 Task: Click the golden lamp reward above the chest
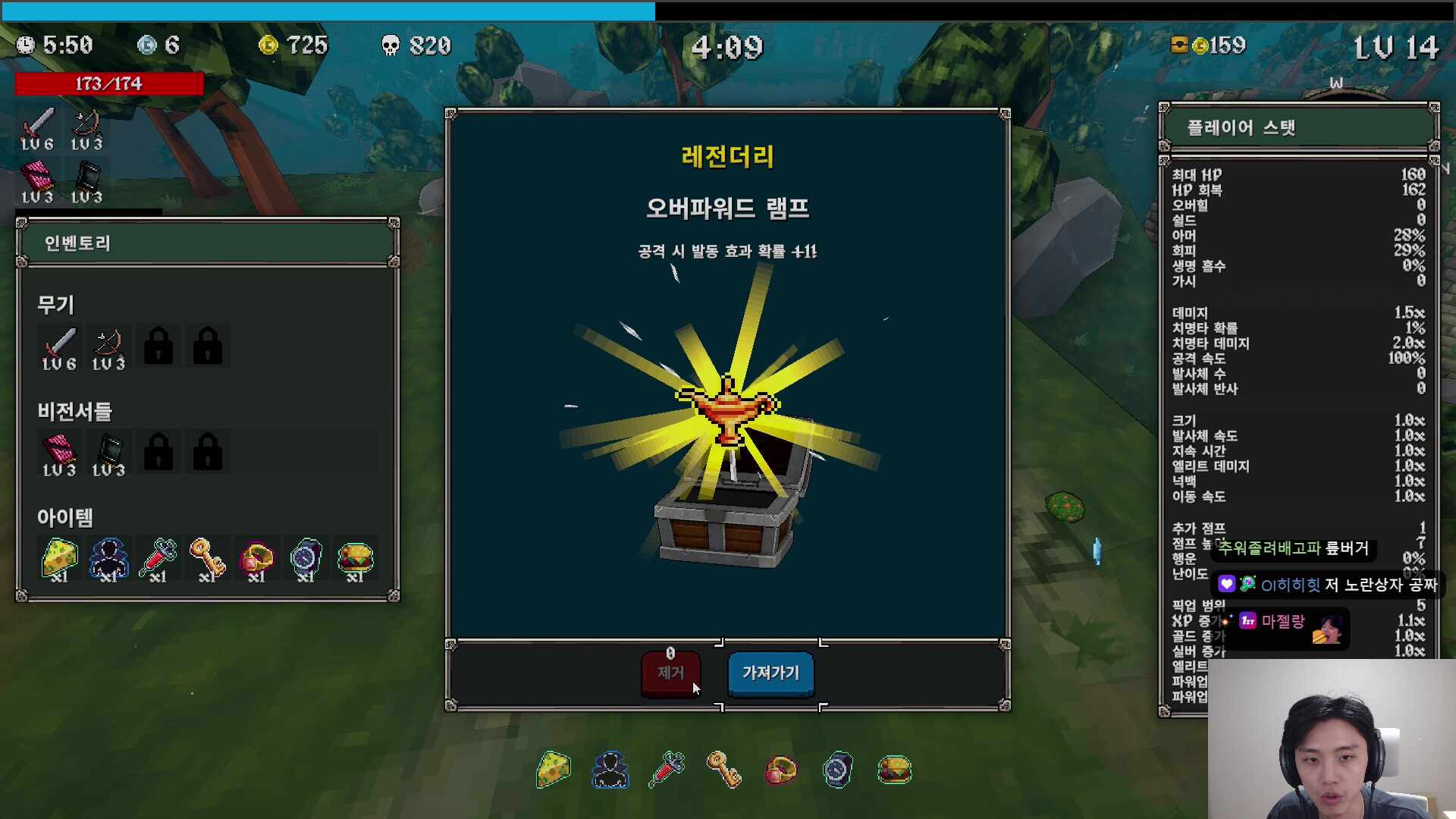[728, 408]
